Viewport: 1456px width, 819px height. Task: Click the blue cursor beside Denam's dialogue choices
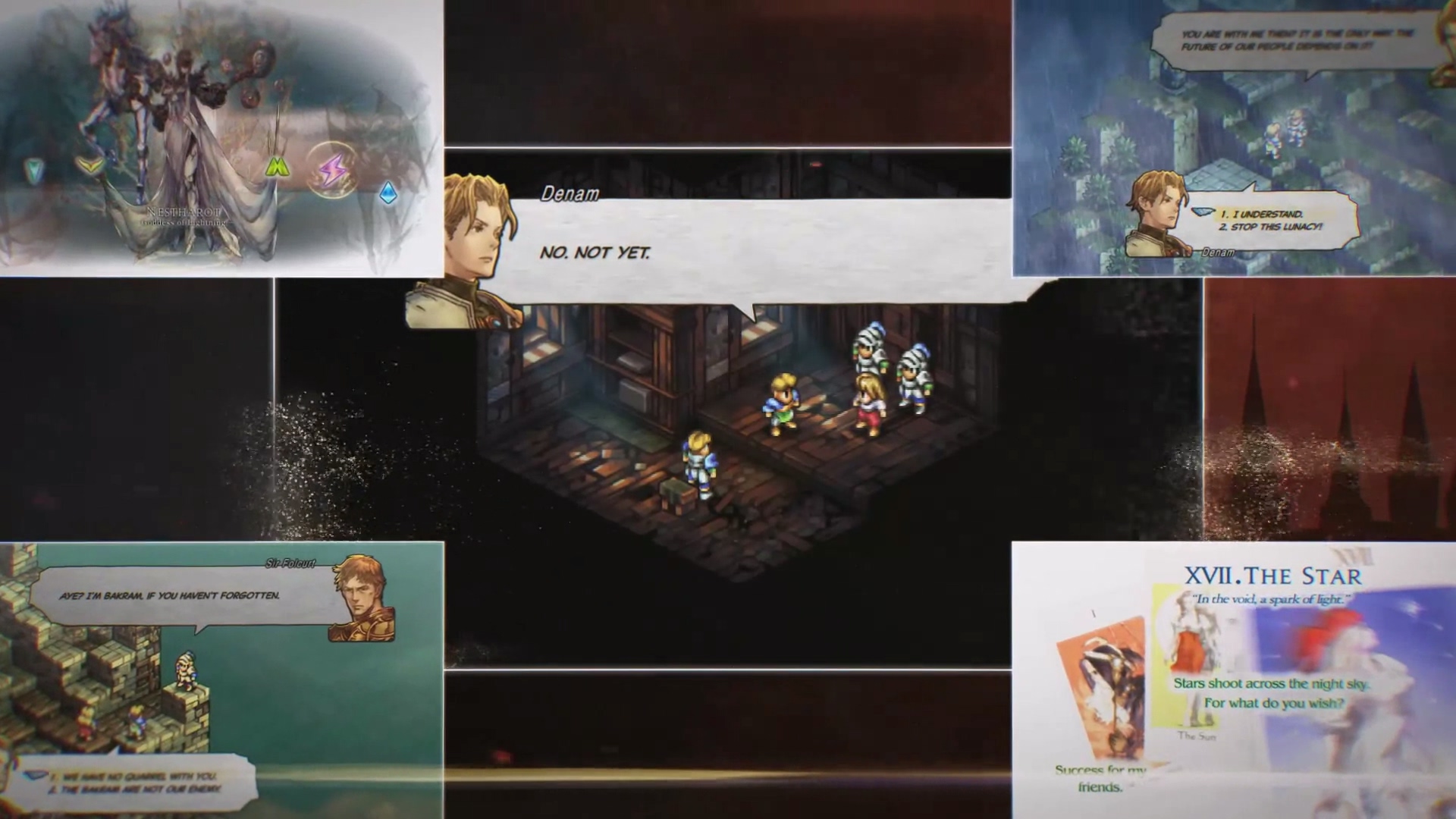pos(1203,211)
